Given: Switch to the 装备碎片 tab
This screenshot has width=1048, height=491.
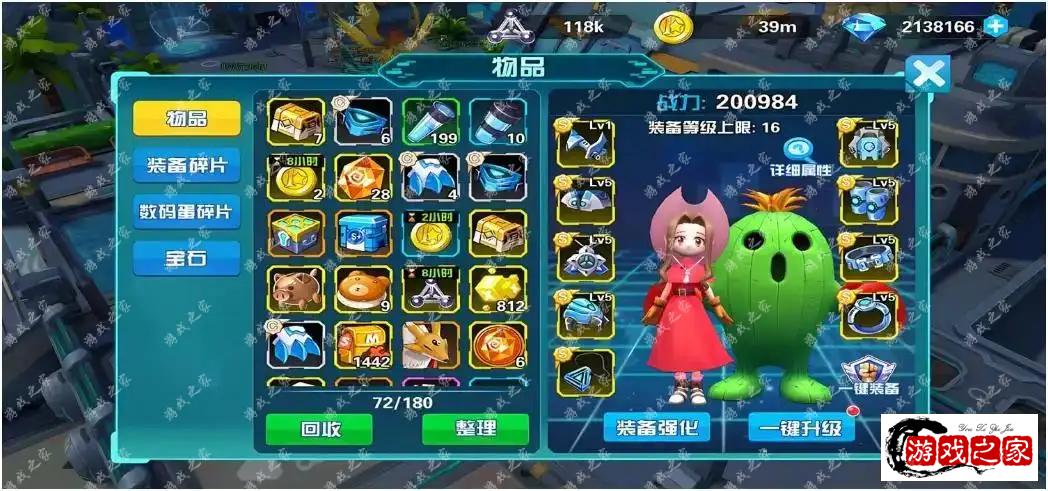Looking at the screenshot, I should (x=186, y=164).
